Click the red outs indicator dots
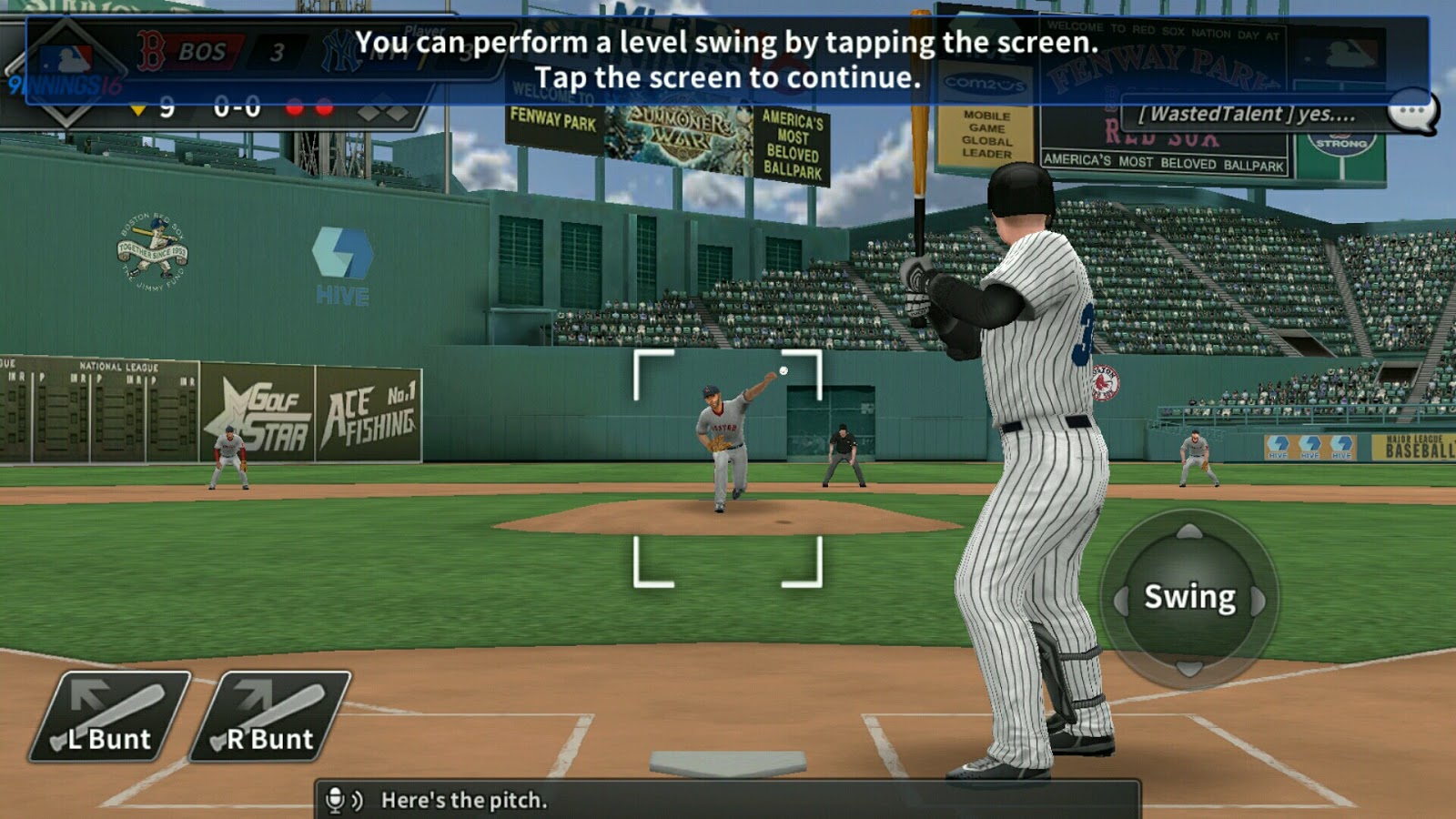Viewport: 1456px width, 819px height. 310,107
